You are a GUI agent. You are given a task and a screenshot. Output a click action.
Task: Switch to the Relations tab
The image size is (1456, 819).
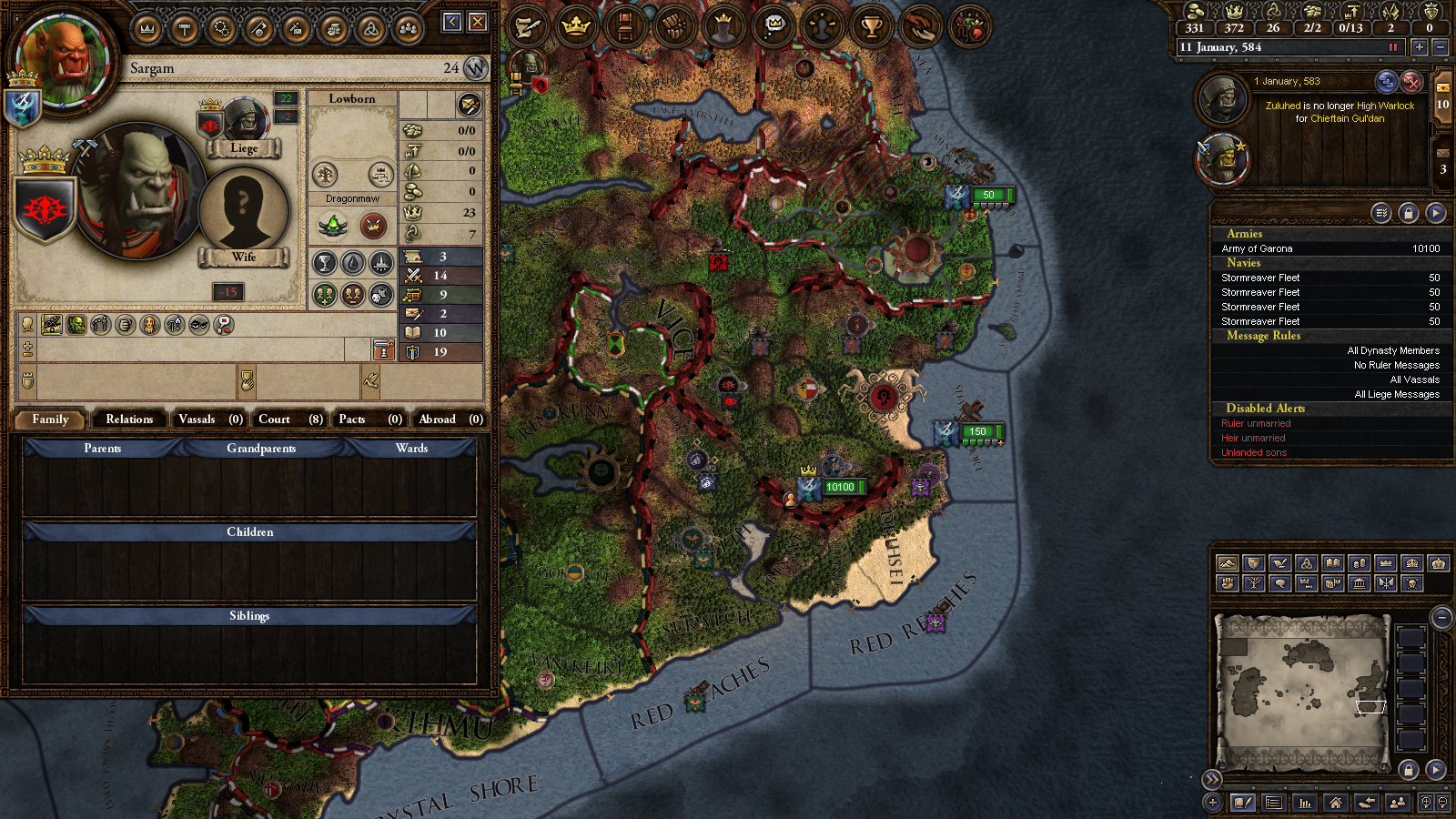click(x=129, y=420)
